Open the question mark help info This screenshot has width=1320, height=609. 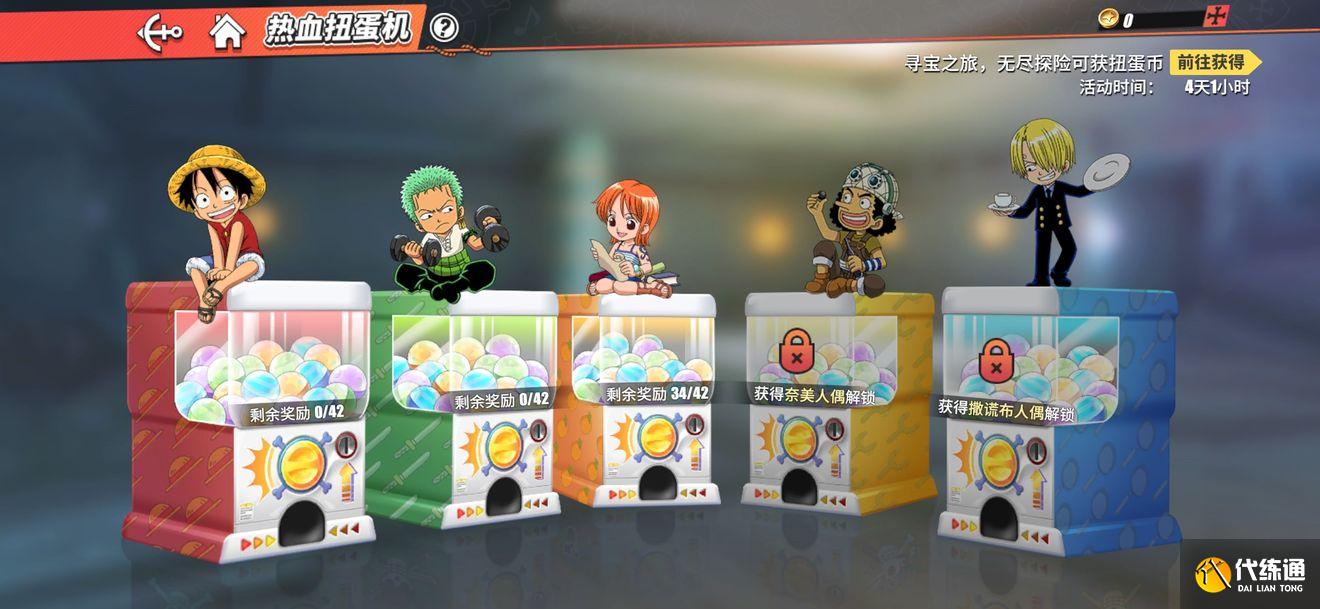pos(444,28)
